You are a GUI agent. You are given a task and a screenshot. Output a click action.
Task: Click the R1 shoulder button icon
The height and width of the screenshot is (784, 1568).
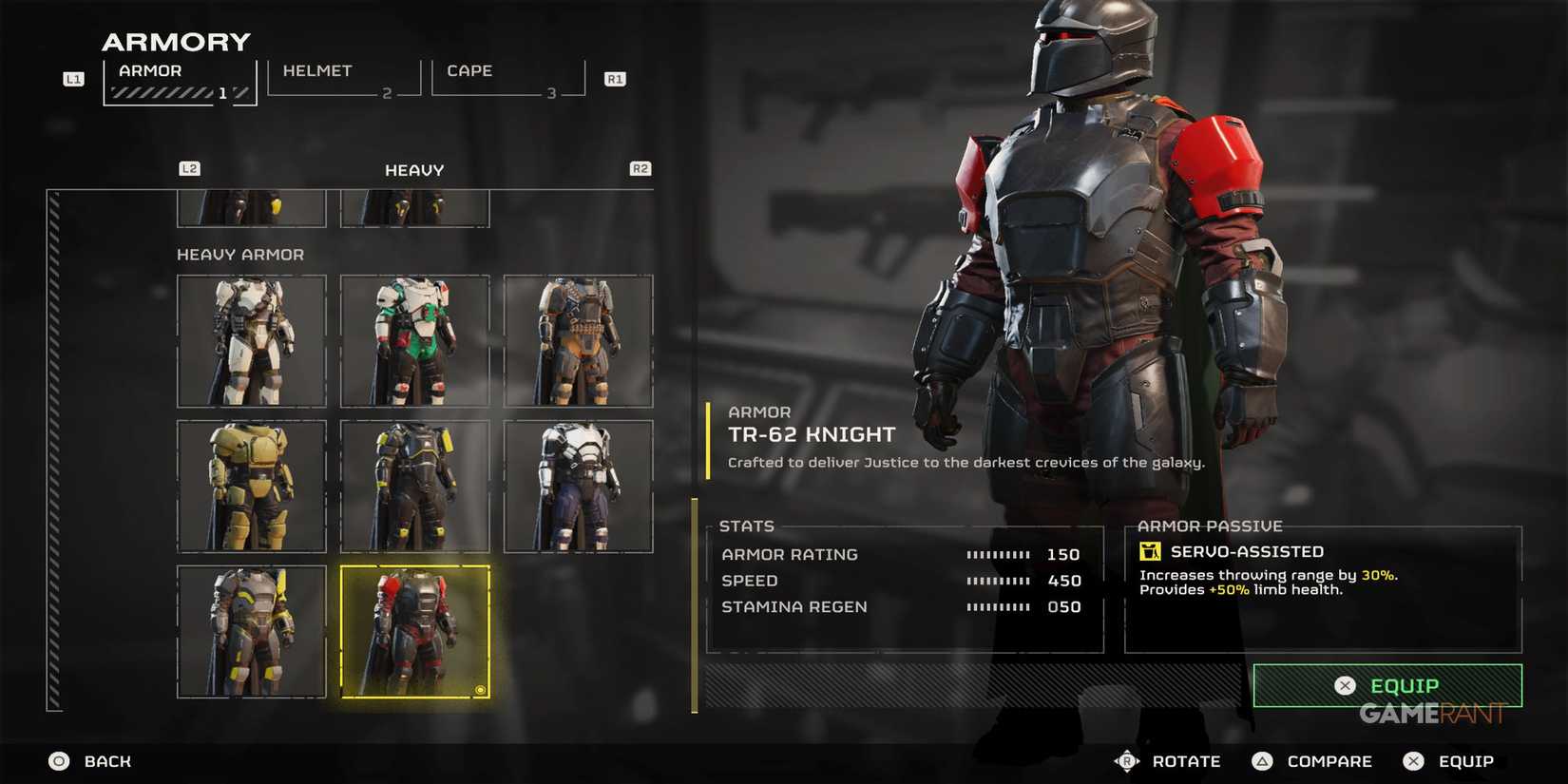[x=615, y=78]
